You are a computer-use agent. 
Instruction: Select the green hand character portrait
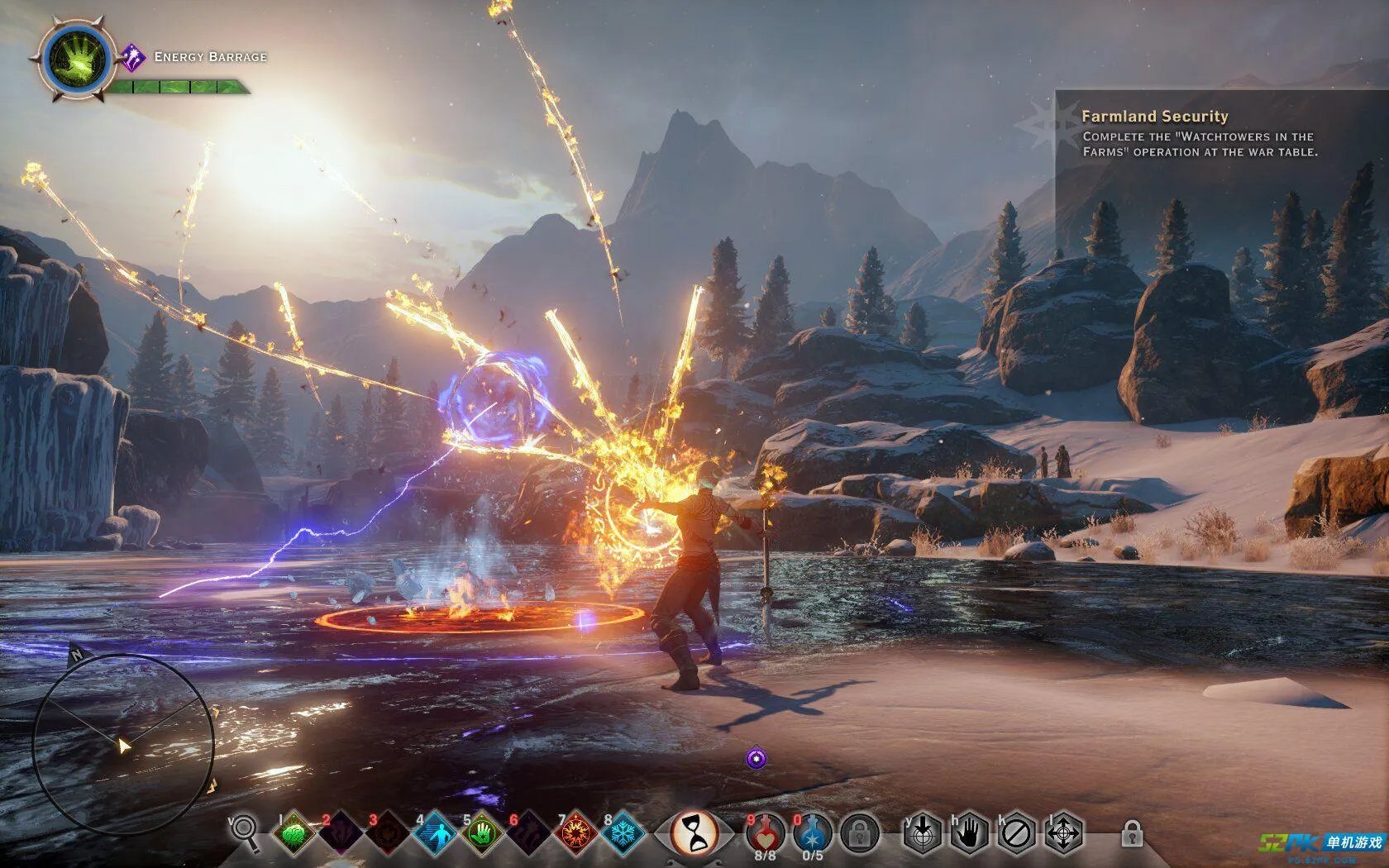point(76,60)
